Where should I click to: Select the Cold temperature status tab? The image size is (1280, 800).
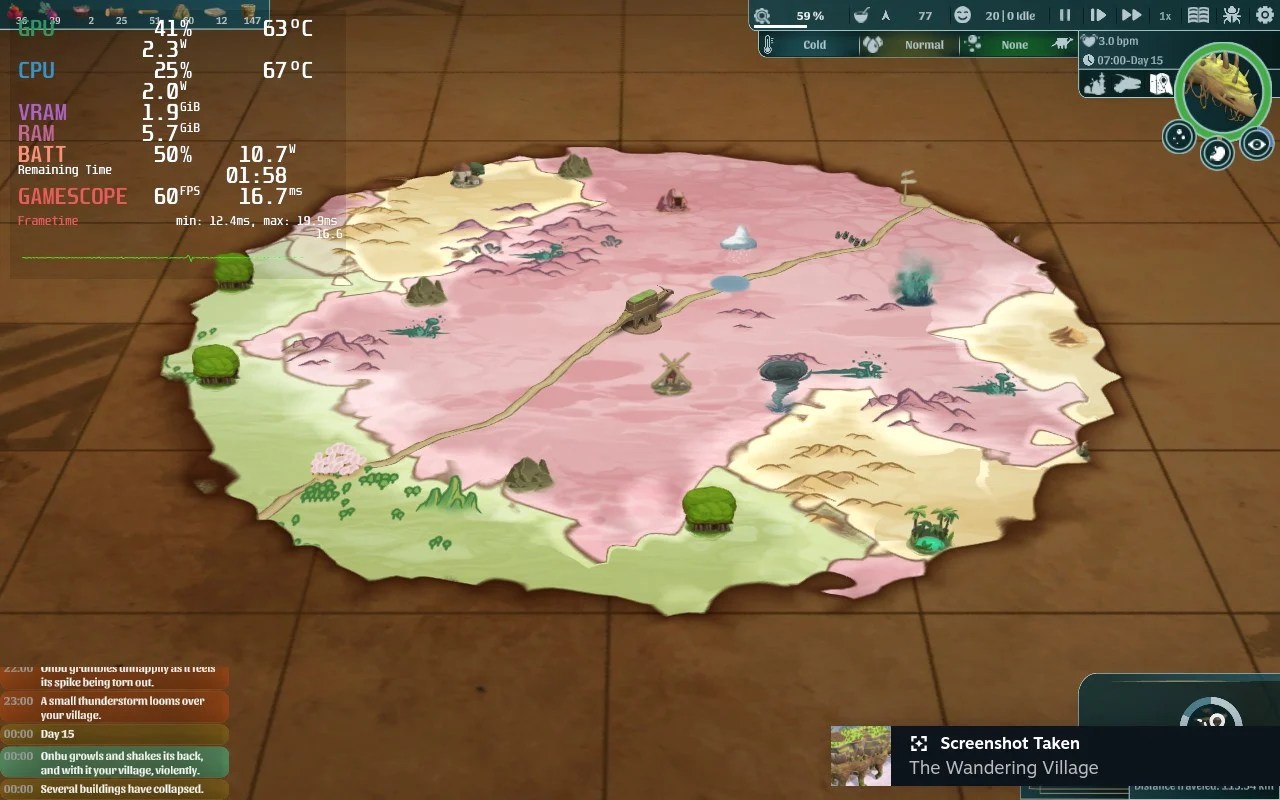pyautogui.click(x=814, y=44)
